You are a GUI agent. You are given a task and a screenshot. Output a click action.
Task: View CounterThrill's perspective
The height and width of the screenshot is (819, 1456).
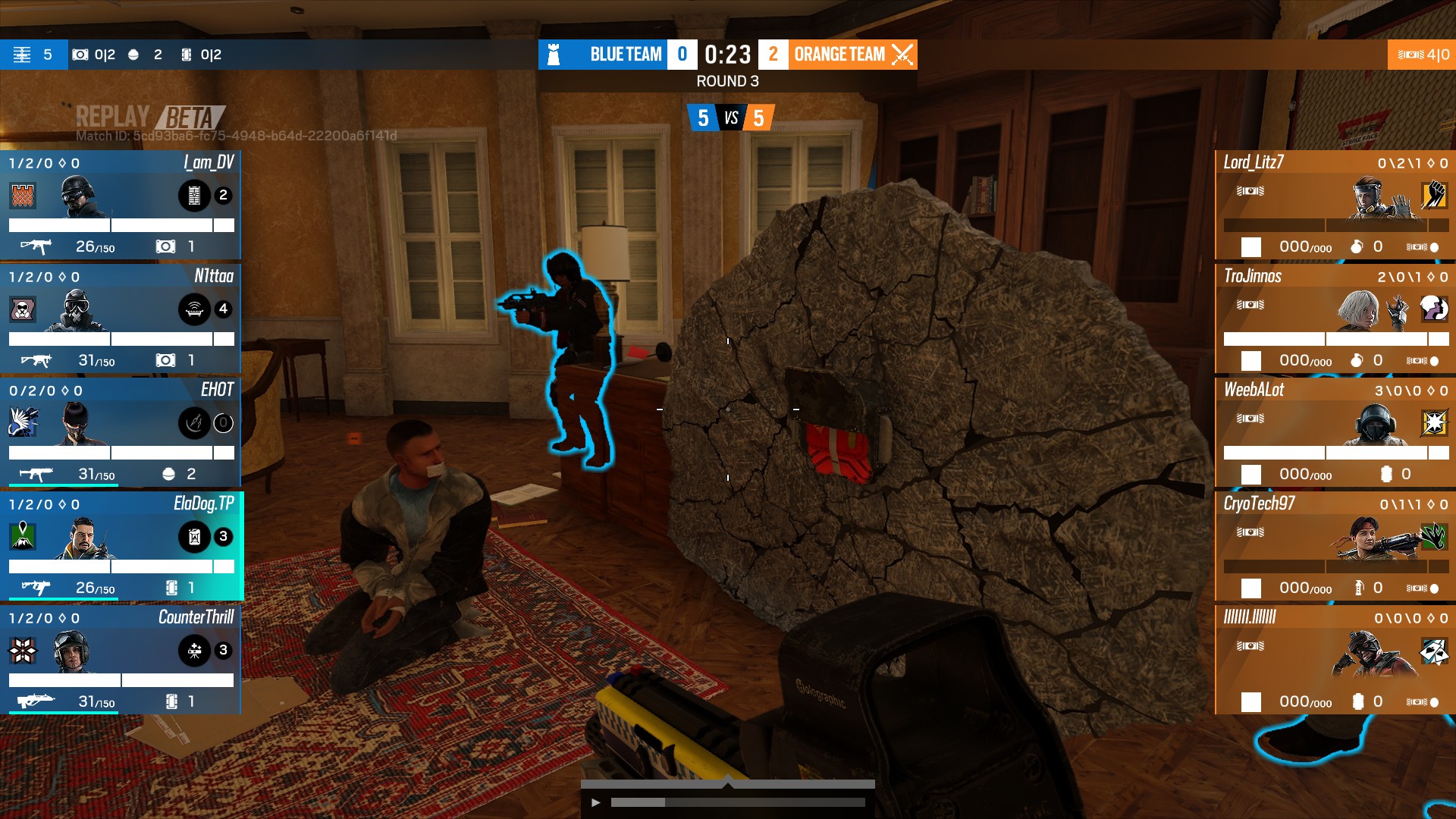[x=121, y=660]
